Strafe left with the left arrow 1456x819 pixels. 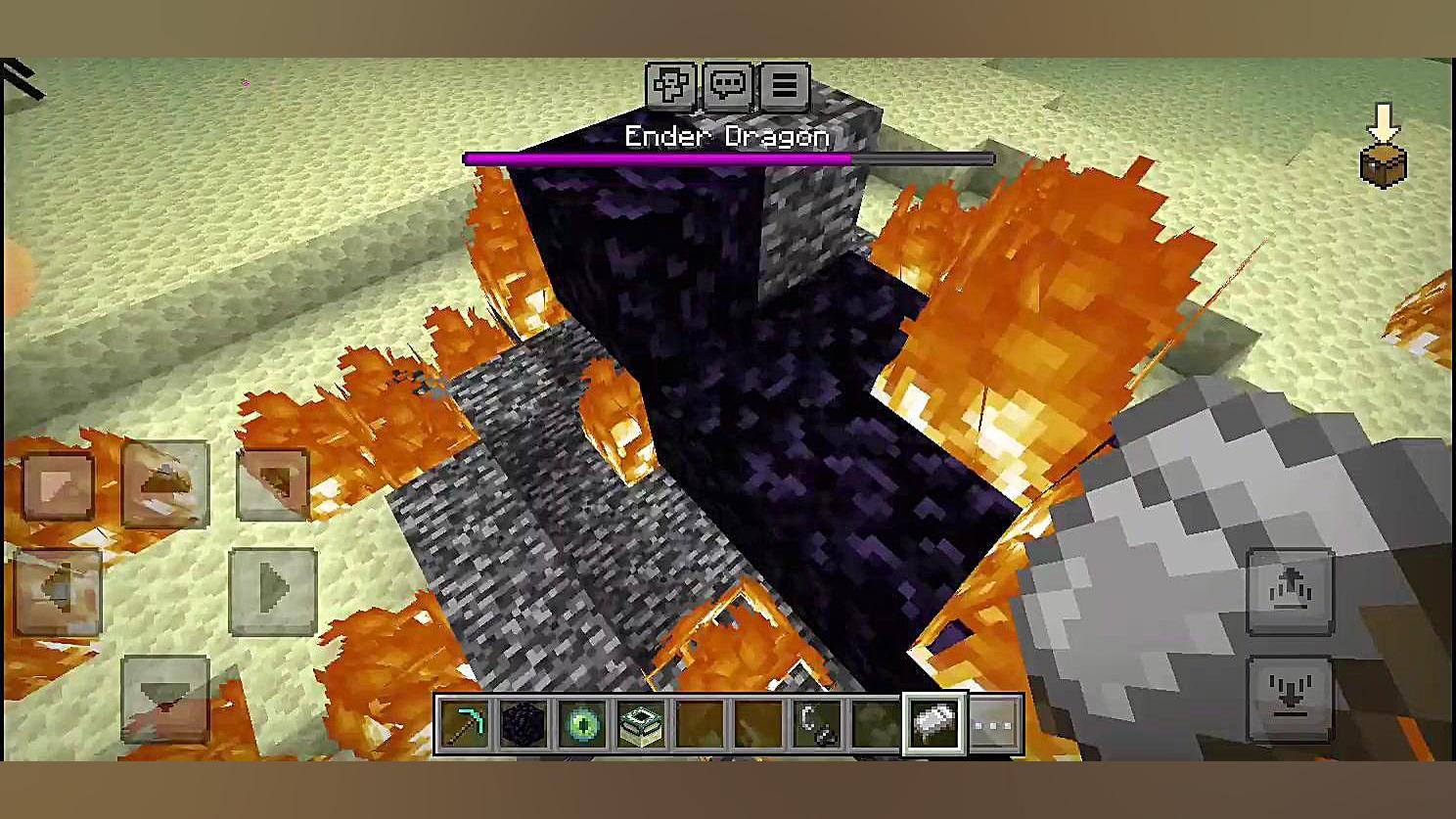[58, 592]
